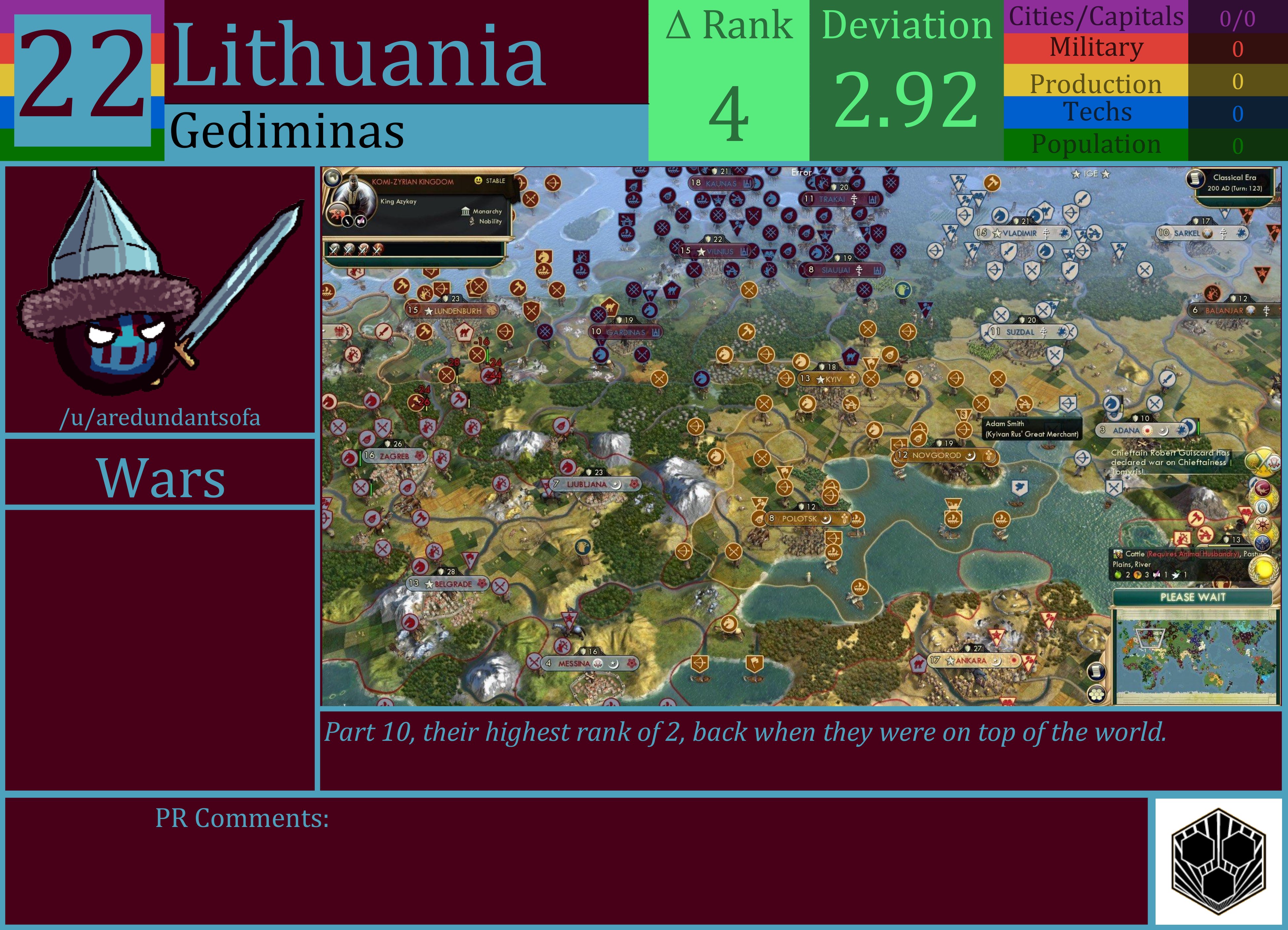Toggle the STABLE smiley status indicator
This screenshot has height=930, width=1288.
coord(478,181)
